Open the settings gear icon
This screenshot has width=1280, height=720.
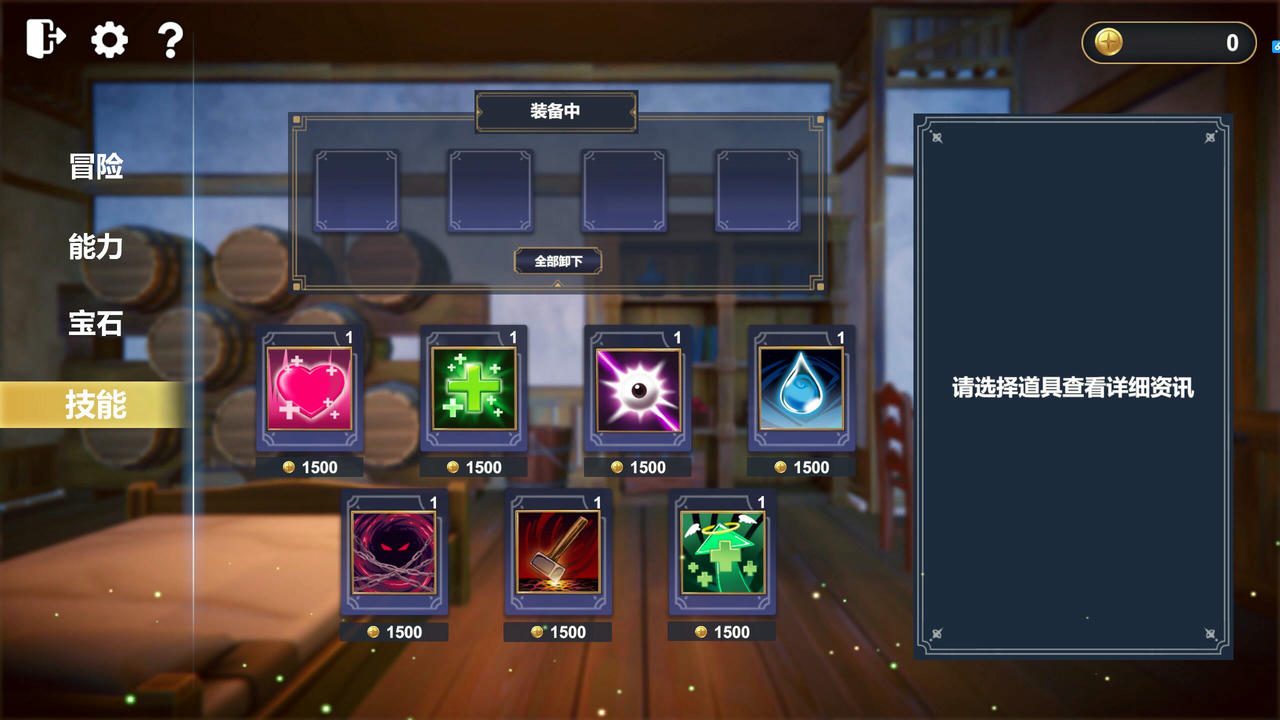click(x=108, y=39)
